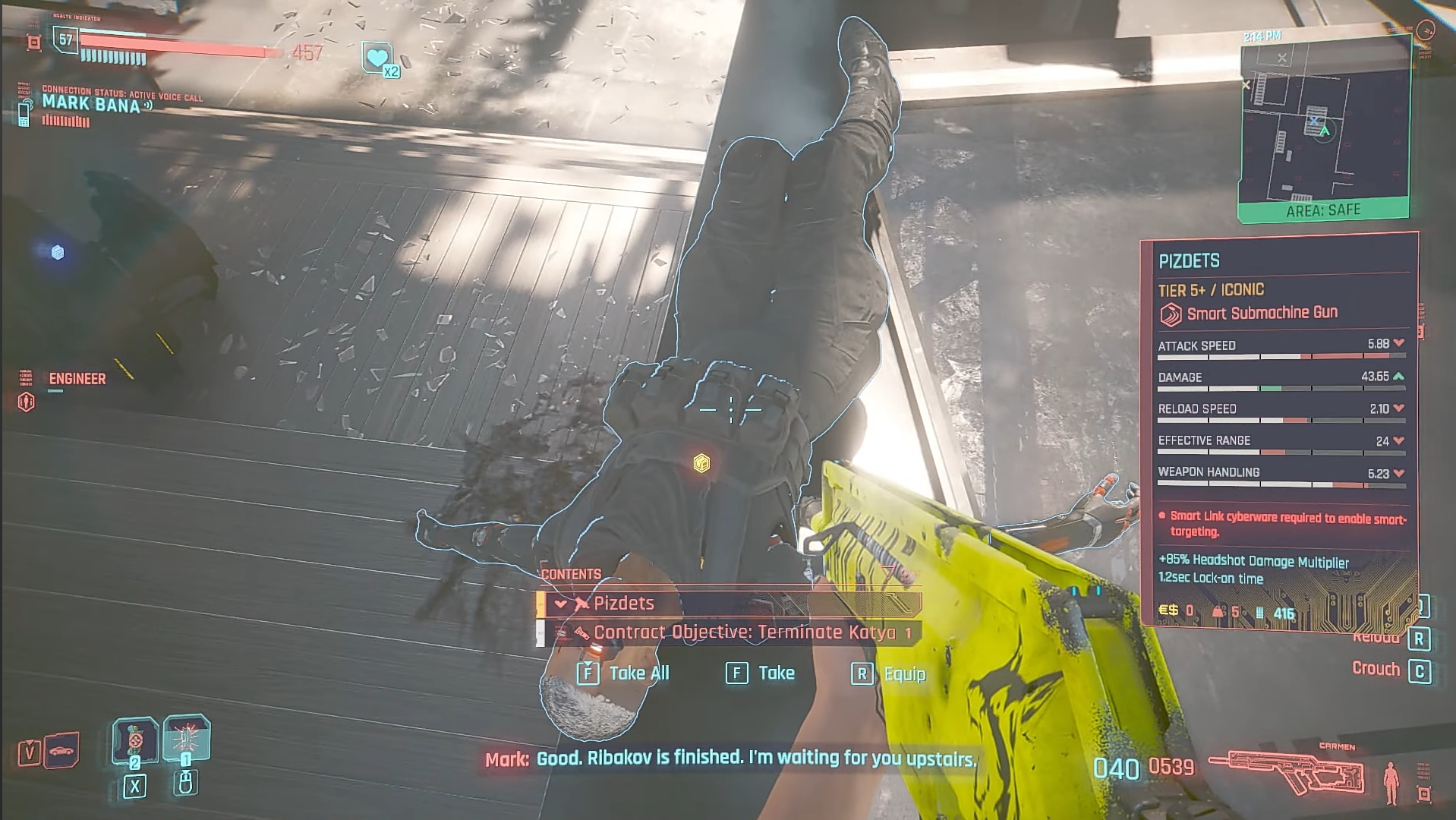The image size is (1456, 820).
Task: Click the Engineer tracker label
Action: pyautogui.click(x=77, y=379)
